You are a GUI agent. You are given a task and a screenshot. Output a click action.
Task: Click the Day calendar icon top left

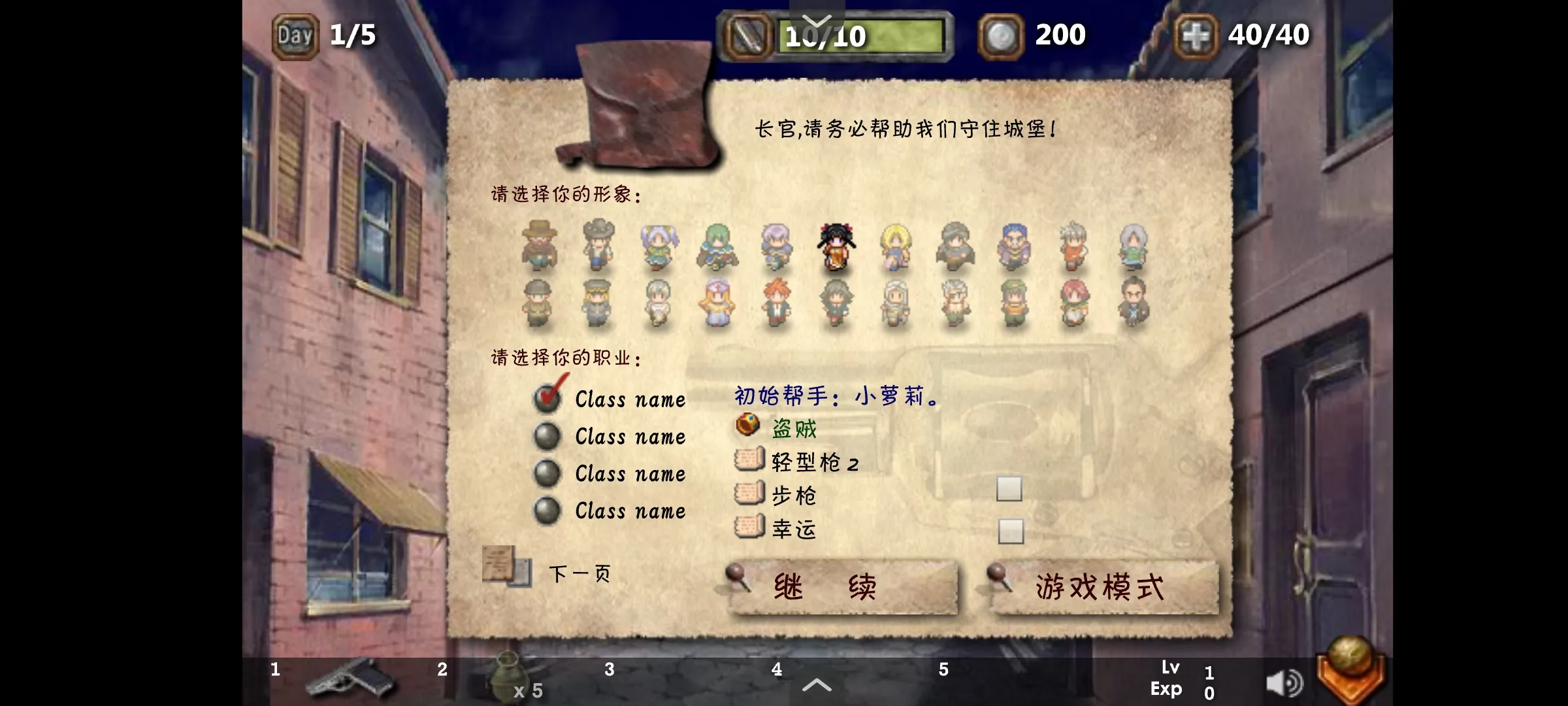coord(295,34)
